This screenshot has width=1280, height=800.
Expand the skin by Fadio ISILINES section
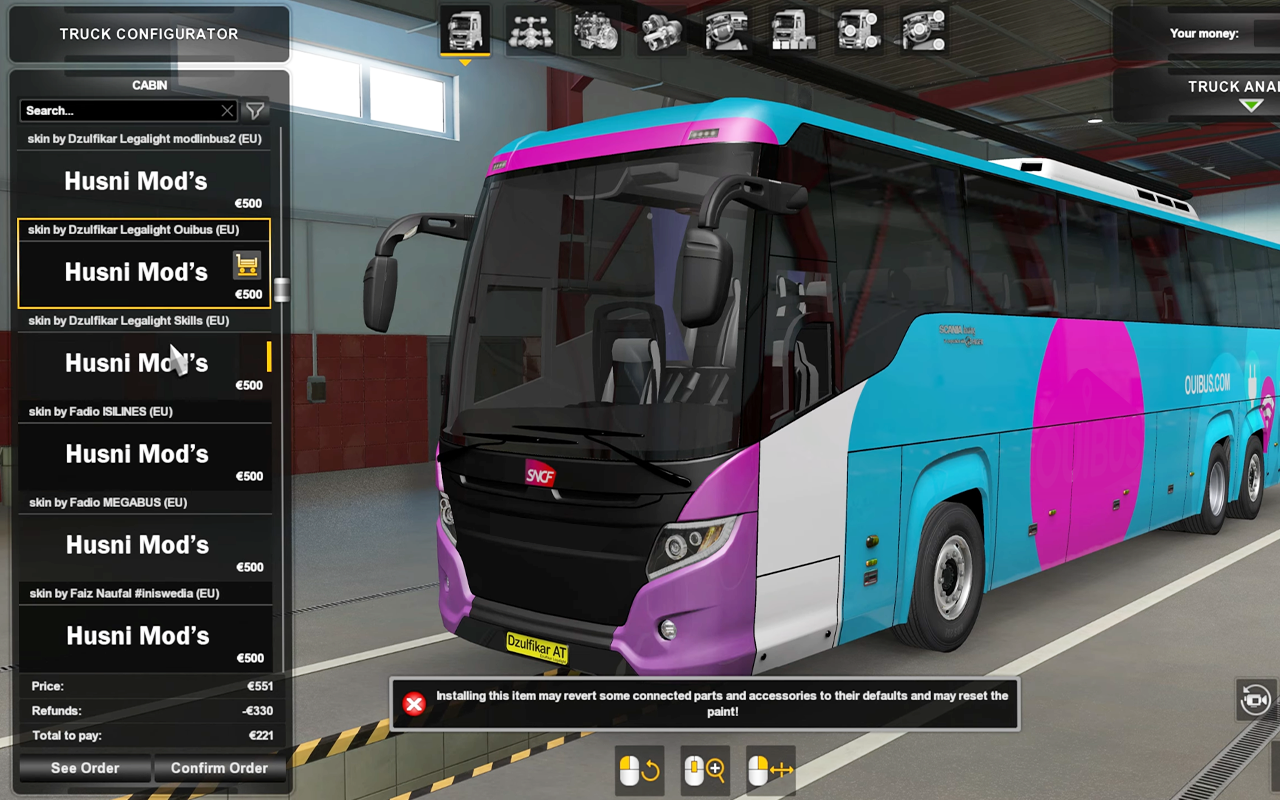coord(145,411)
